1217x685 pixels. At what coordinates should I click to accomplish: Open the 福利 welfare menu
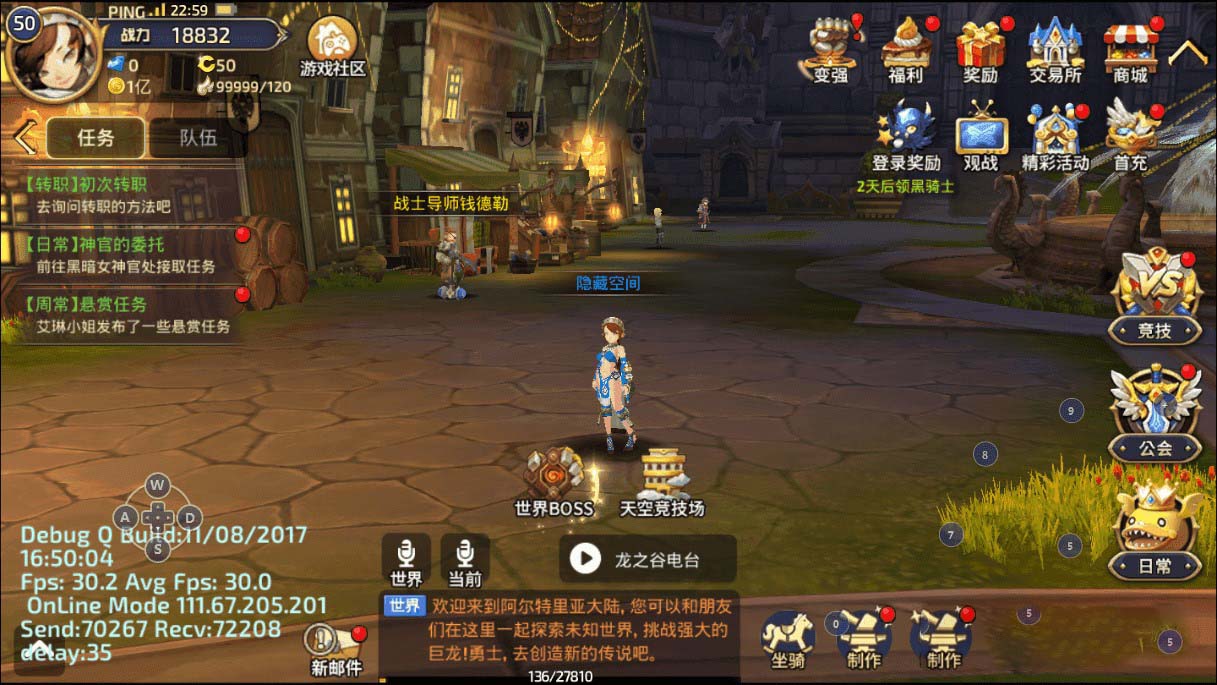pyautogui.click(x=906, y=48)
